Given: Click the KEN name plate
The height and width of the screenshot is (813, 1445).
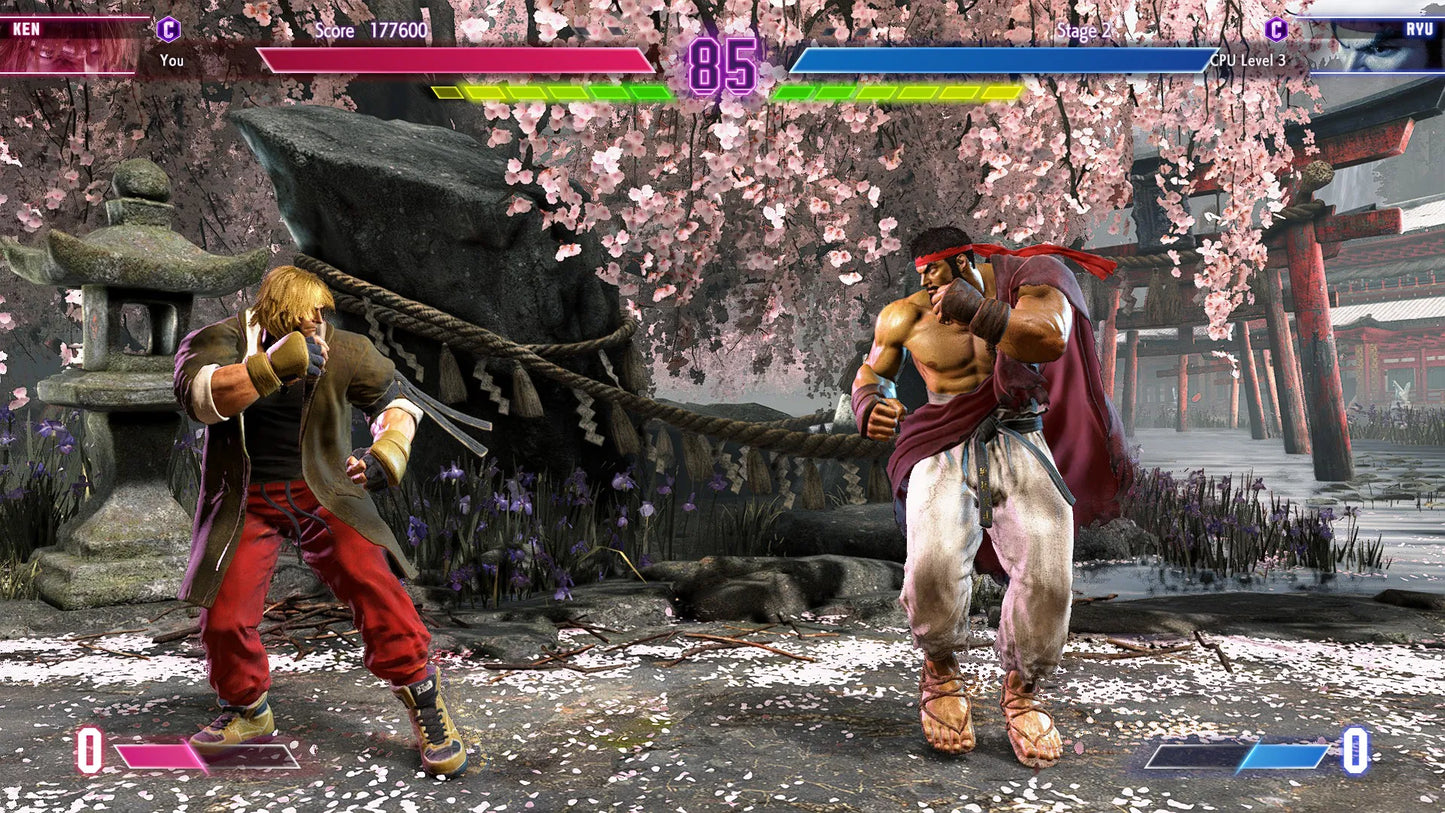Looking at the screenshot, I should pyautogui.click(x=26, y=29).
